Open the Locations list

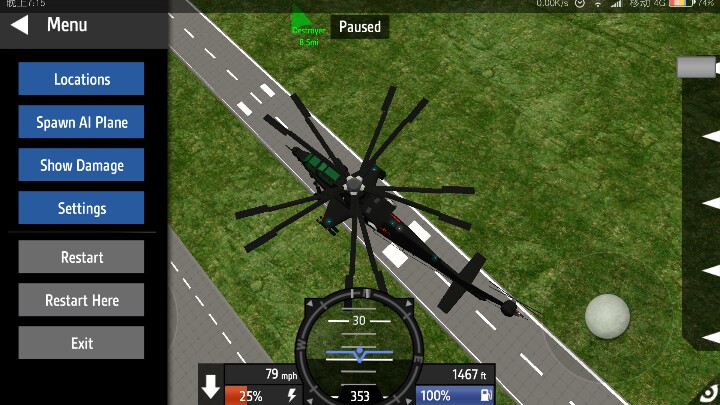point(81,79)
